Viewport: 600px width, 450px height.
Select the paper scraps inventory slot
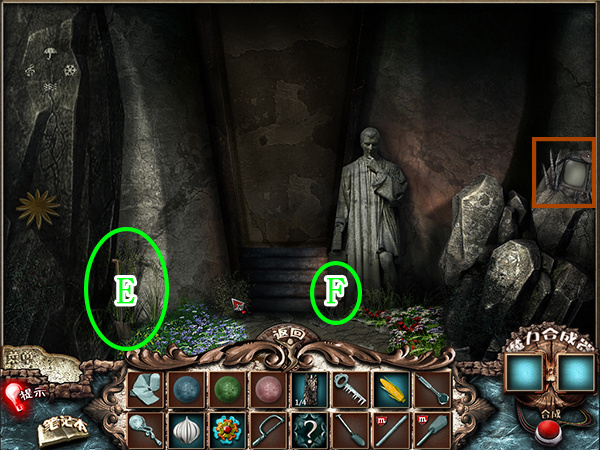(146, 387)
